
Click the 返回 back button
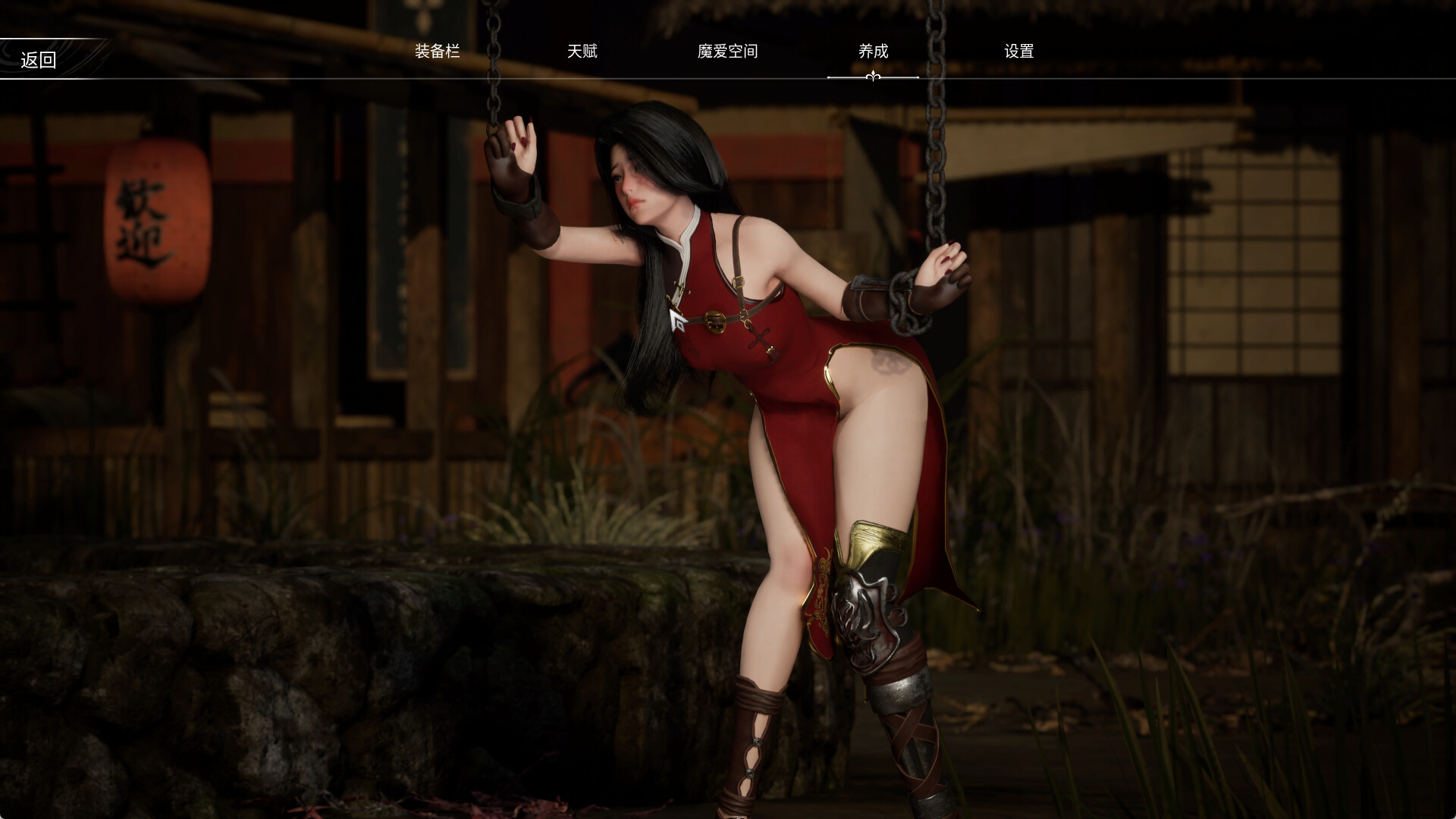coord(38,59)
